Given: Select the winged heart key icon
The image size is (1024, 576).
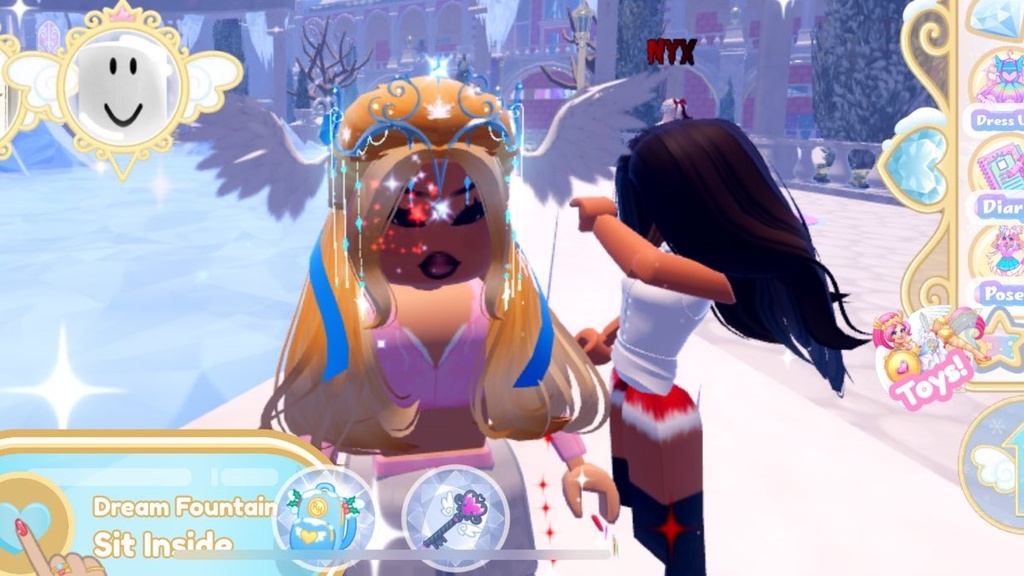Looking at the screenshot, I should [x=455, y=516].
